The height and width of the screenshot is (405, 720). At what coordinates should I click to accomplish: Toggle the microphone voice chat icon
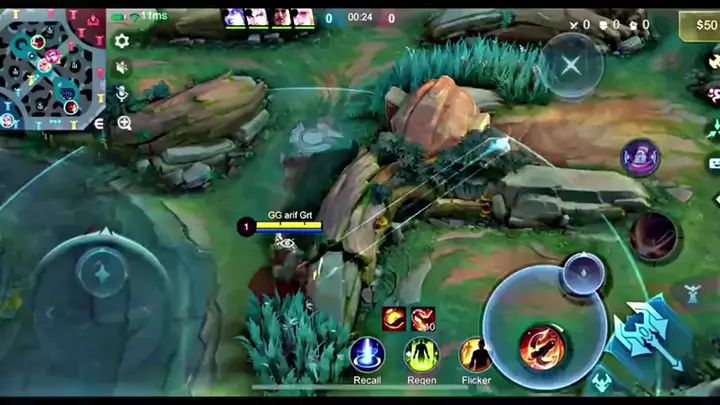pos(122,94)
